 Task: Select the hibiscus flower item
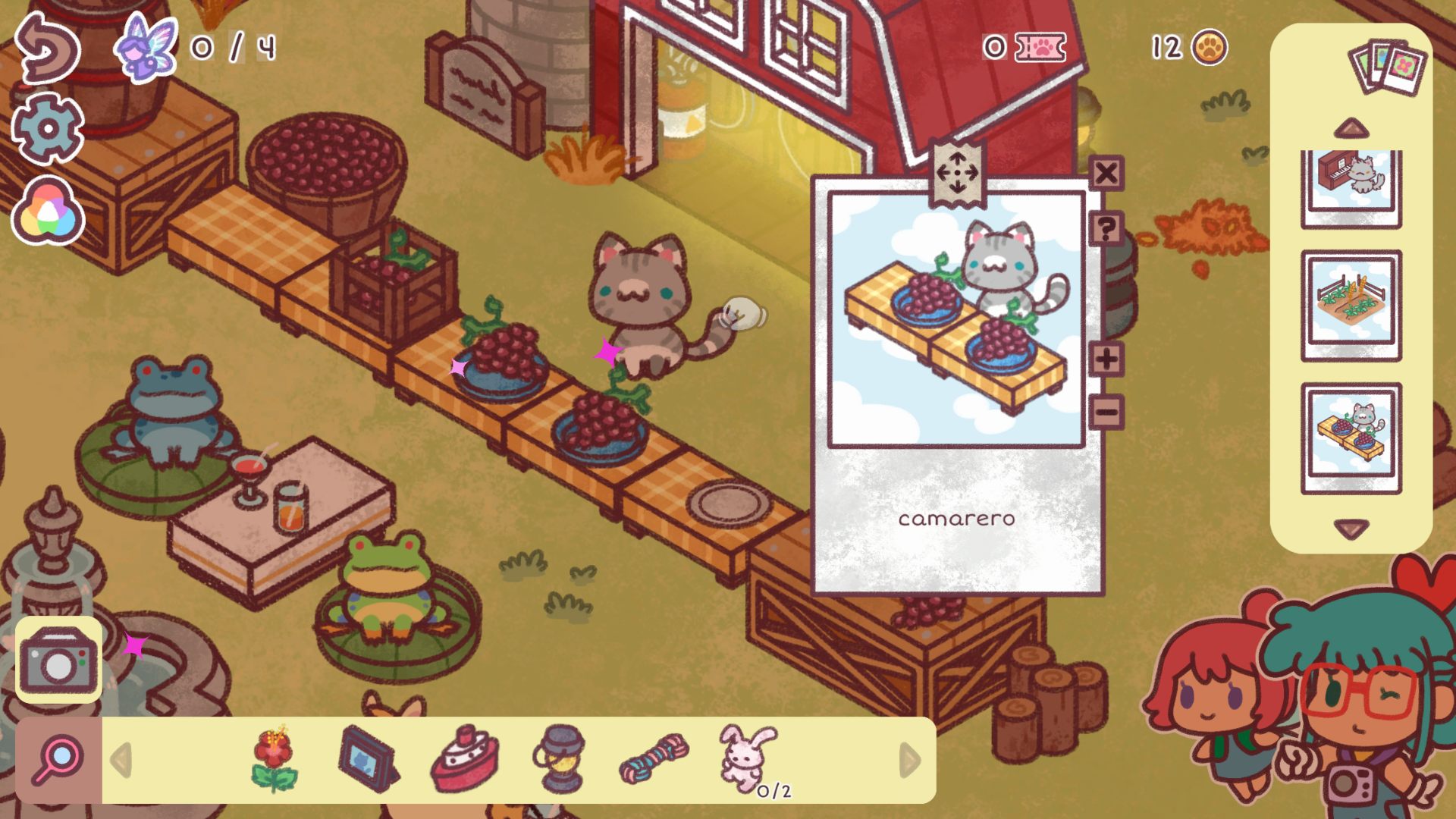(x=275, y=760)
